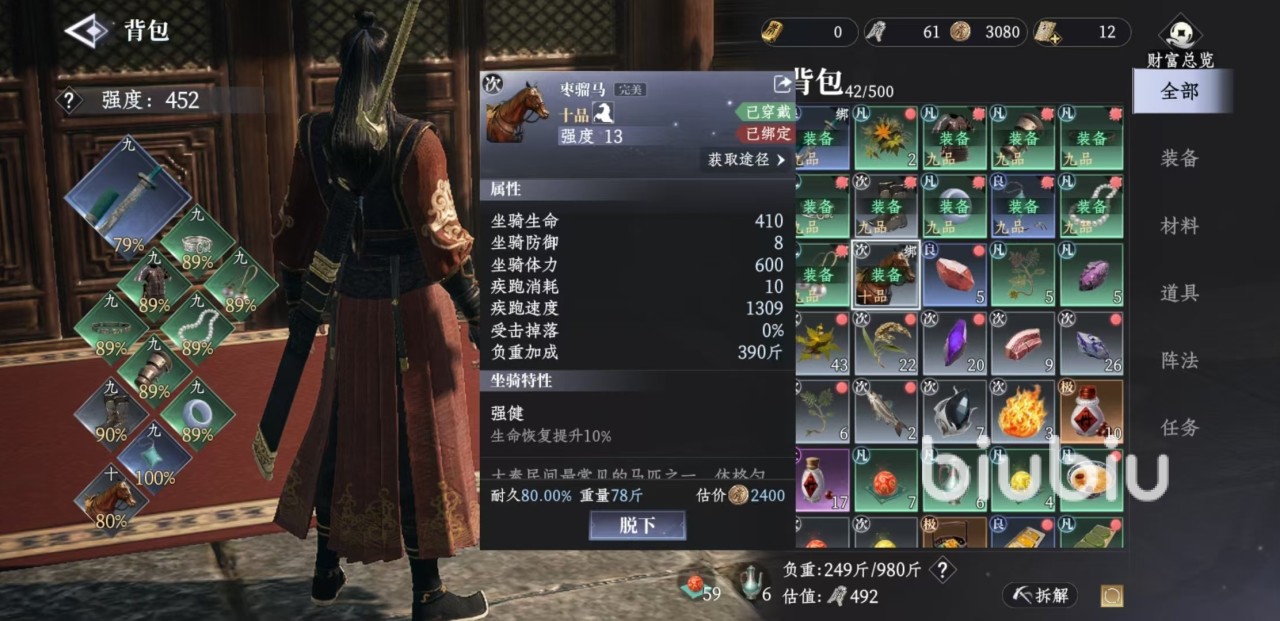1280x621 pixels.
Task: Show the 阵法 formation tab
Action: (x=1179, y=360)
